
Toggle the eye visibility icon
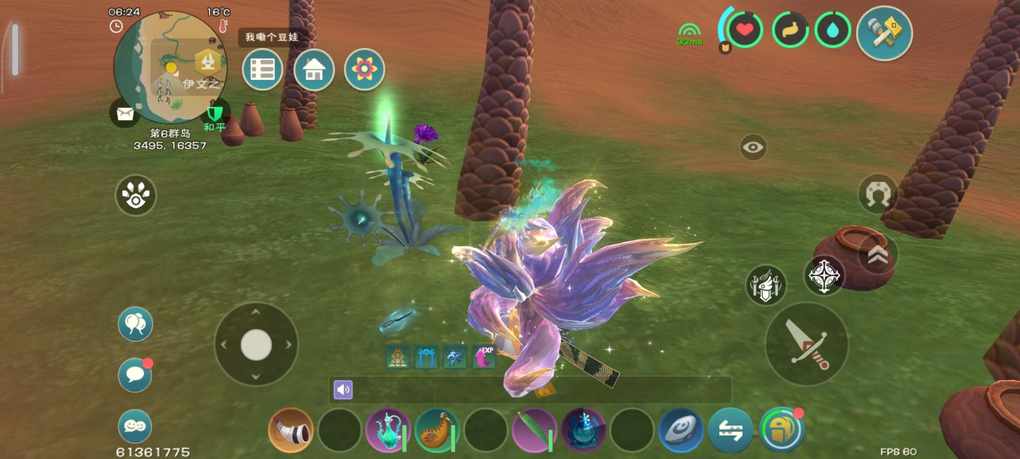(754, 148)
